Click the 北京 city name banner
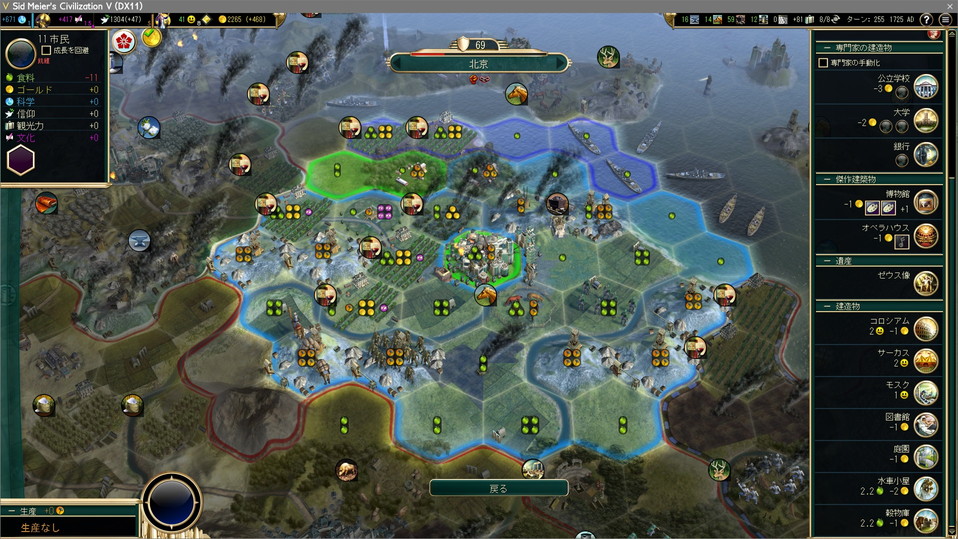Image resolution: width=958 pixels, height=539 pixels. pyautogui.click(x=478, y=62)
